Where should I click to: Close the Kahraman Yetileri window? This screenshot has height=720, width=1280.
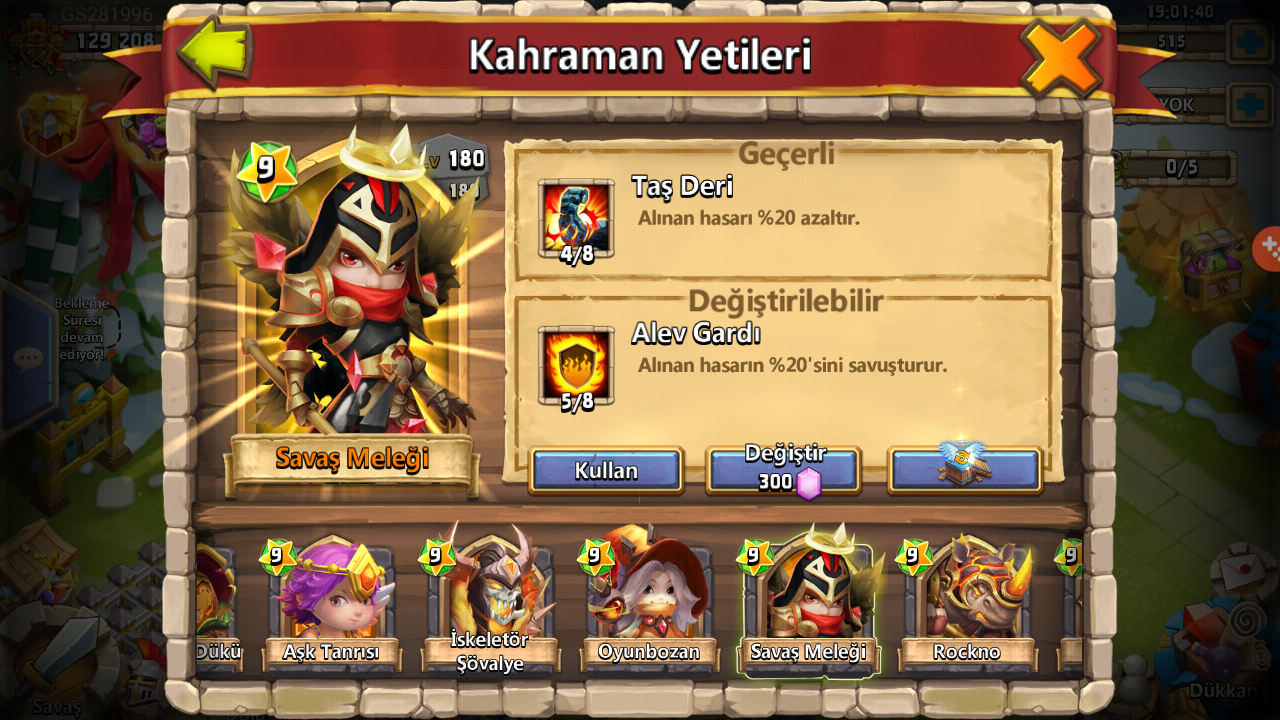coord(1060,57)
